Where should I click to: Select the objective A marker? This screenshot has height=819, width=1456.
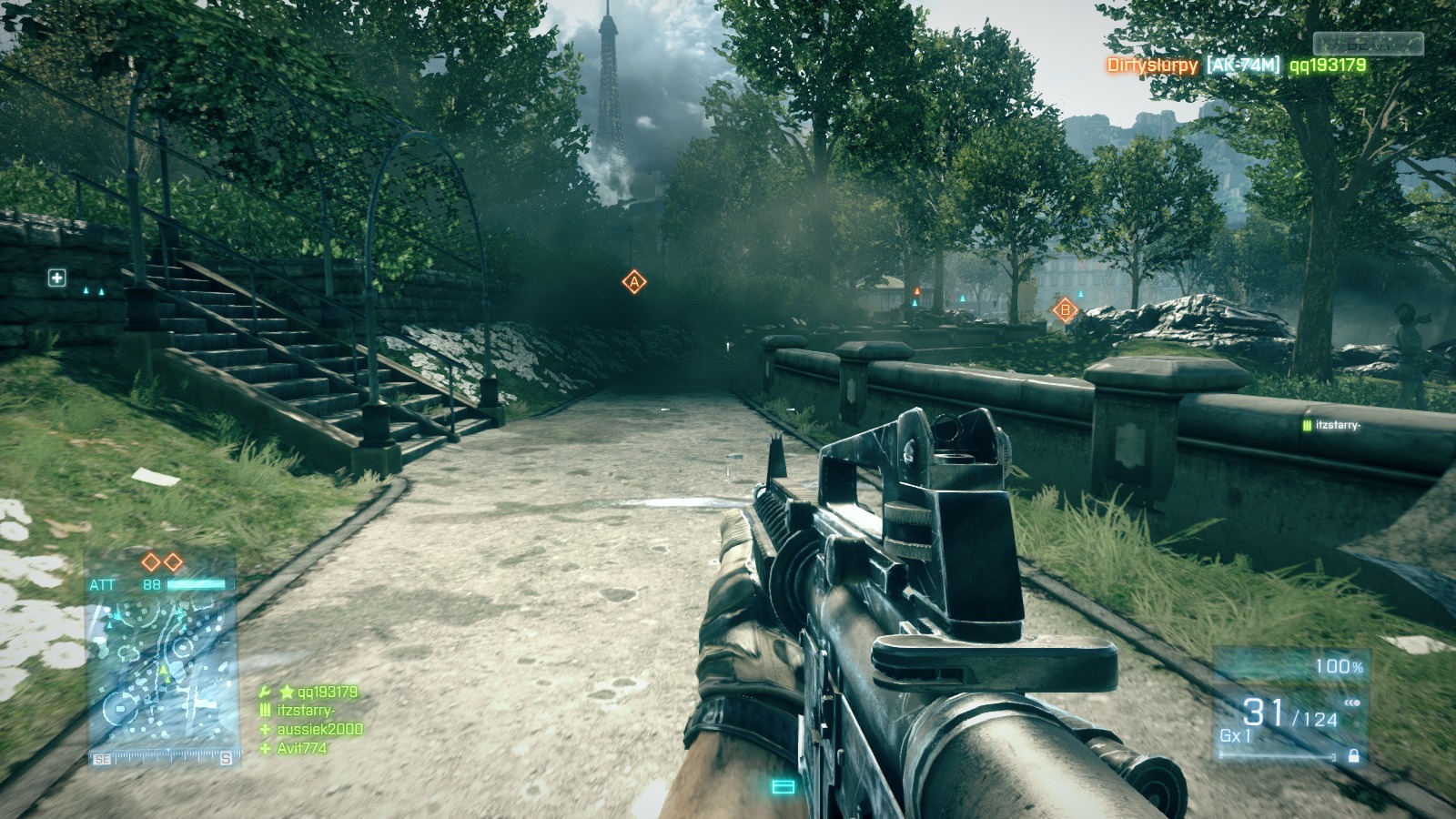coord(634,282)
